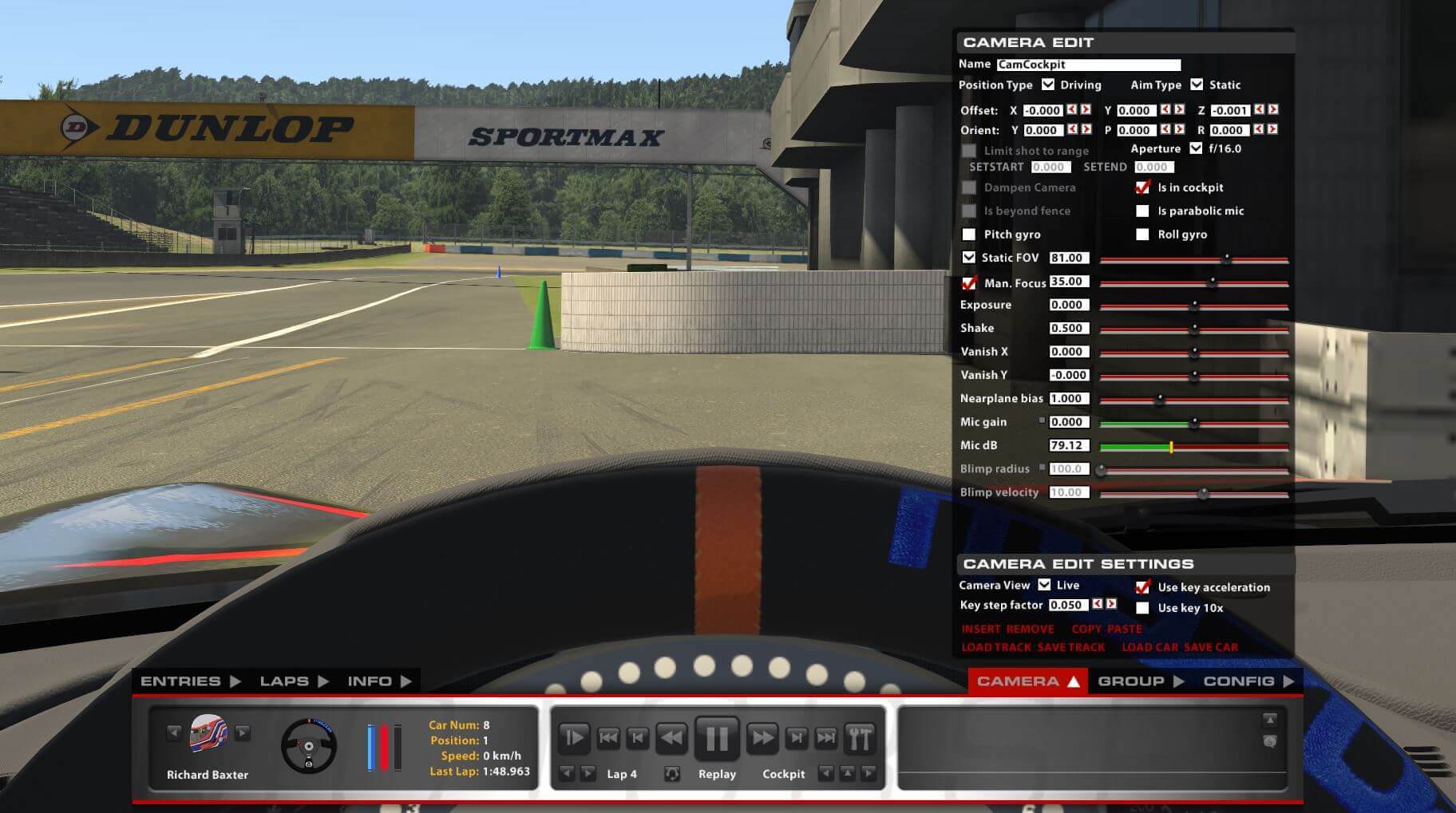The width and height of the screenshot is (1456, 813).
Task: Pause the replay playback
Action: (x=718, y=738)
